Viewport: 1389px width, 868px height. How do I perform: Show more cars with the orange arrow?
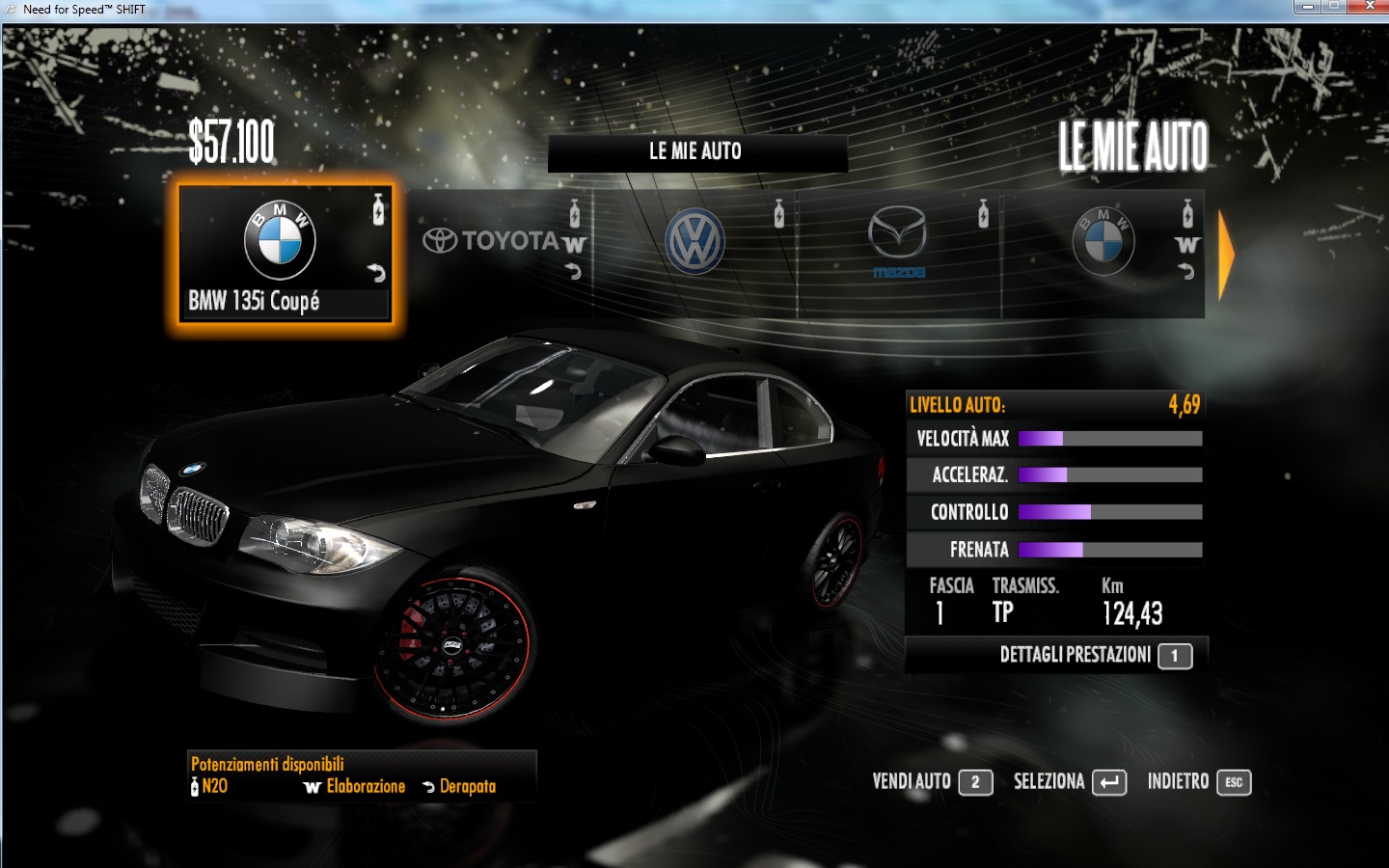(1226, 256)
